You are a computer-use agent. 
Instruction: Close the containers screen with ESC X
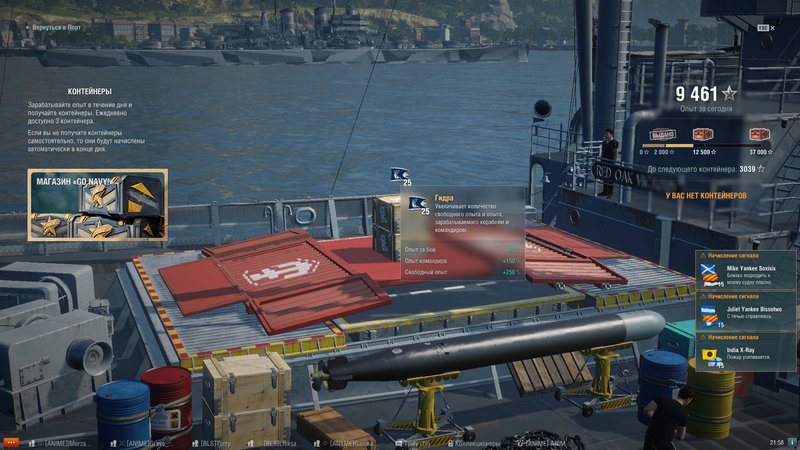(764, 28)
